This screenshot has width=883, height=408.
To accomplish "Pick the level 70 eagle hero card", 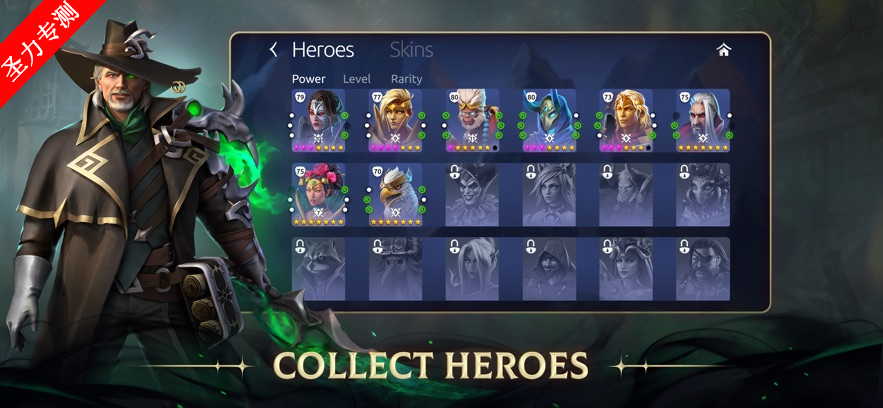I will click(x=396, y=195).
